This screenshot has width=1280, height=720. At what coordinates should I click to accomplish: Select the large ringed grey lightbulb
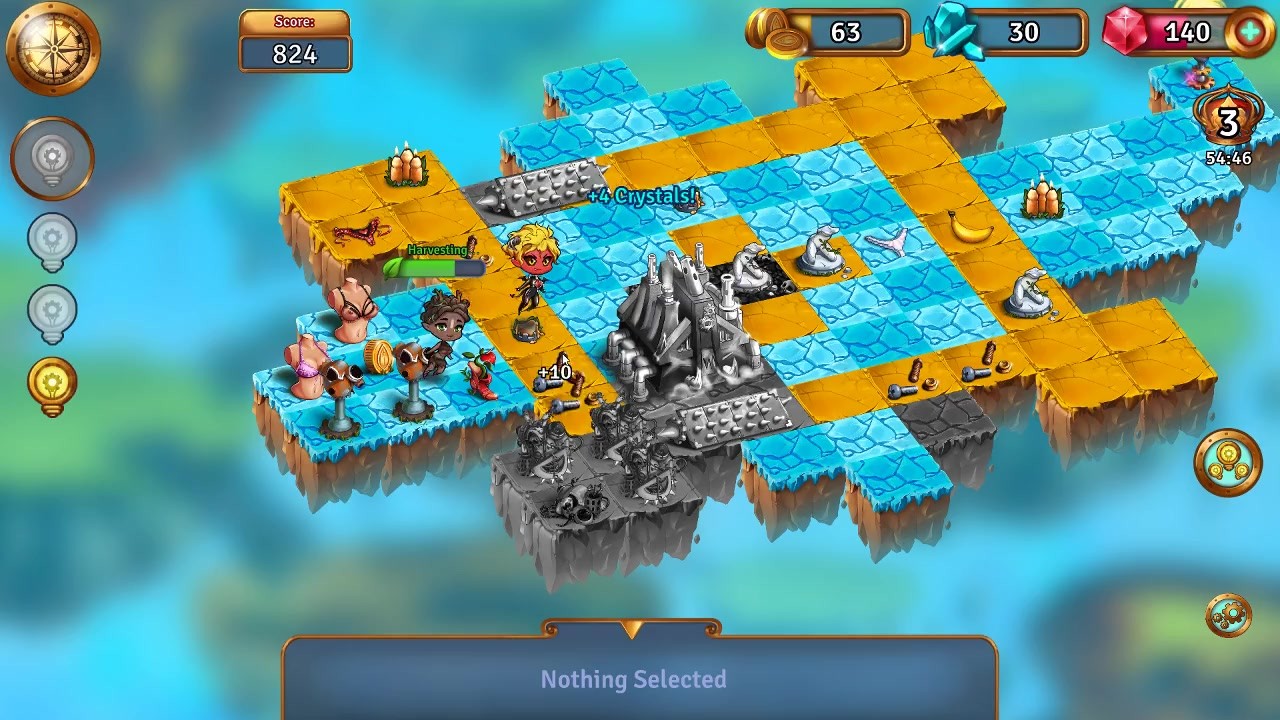pyautogui.click(x=52, y=159)
